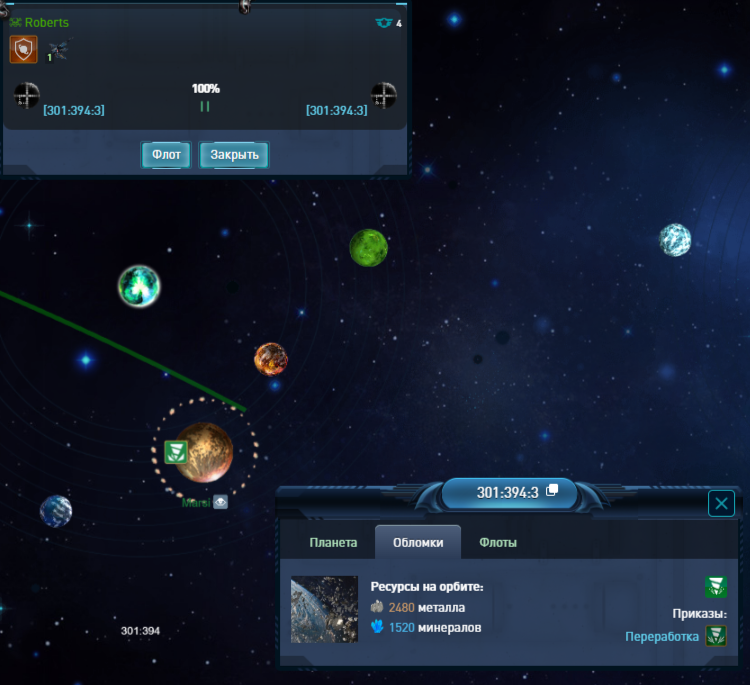Screen dimensions: 750x685
Task: Click the Закрыть button
Action: (x=234, y=155)
